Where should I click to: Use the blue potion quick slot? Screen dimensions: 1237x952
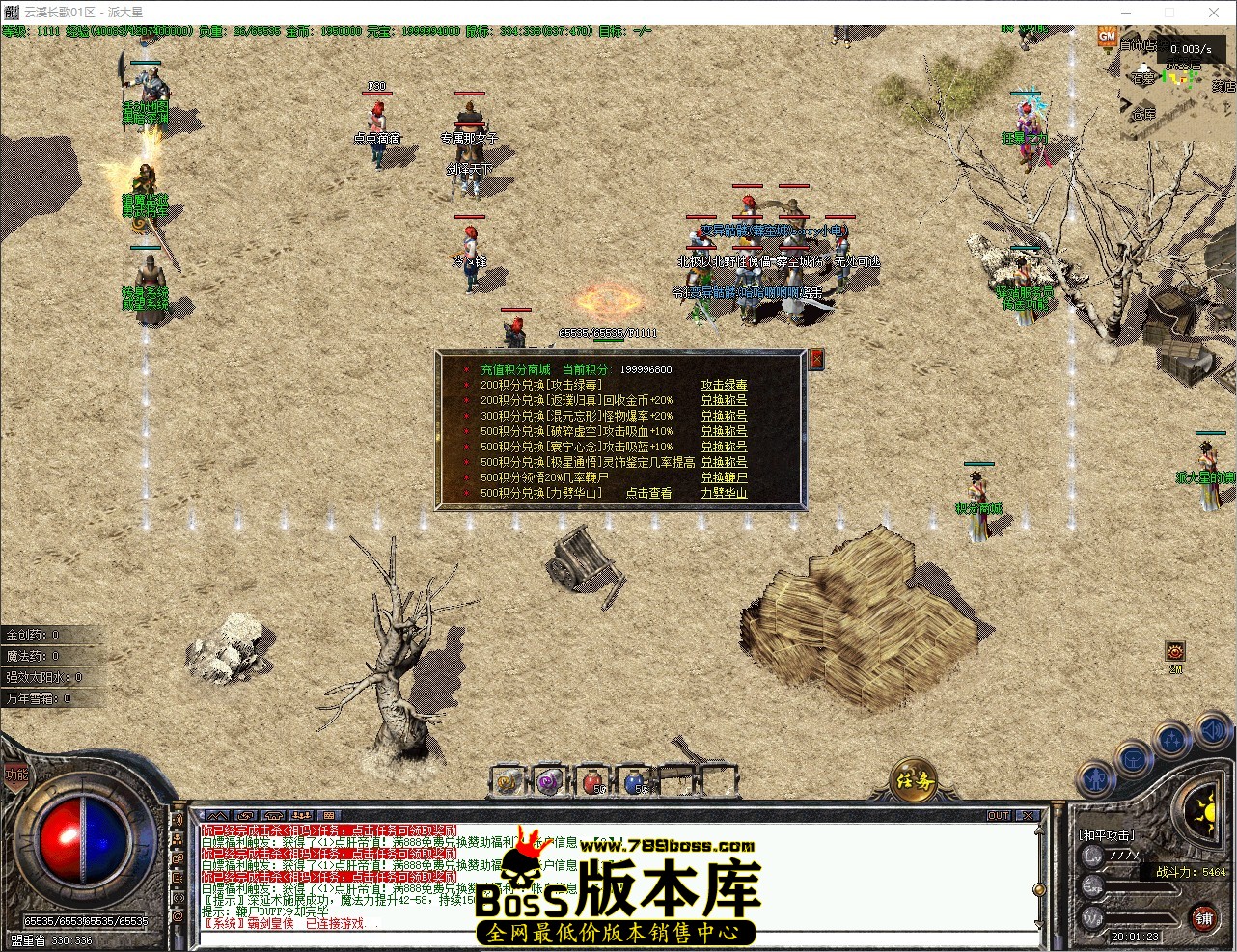pos(635,780)
